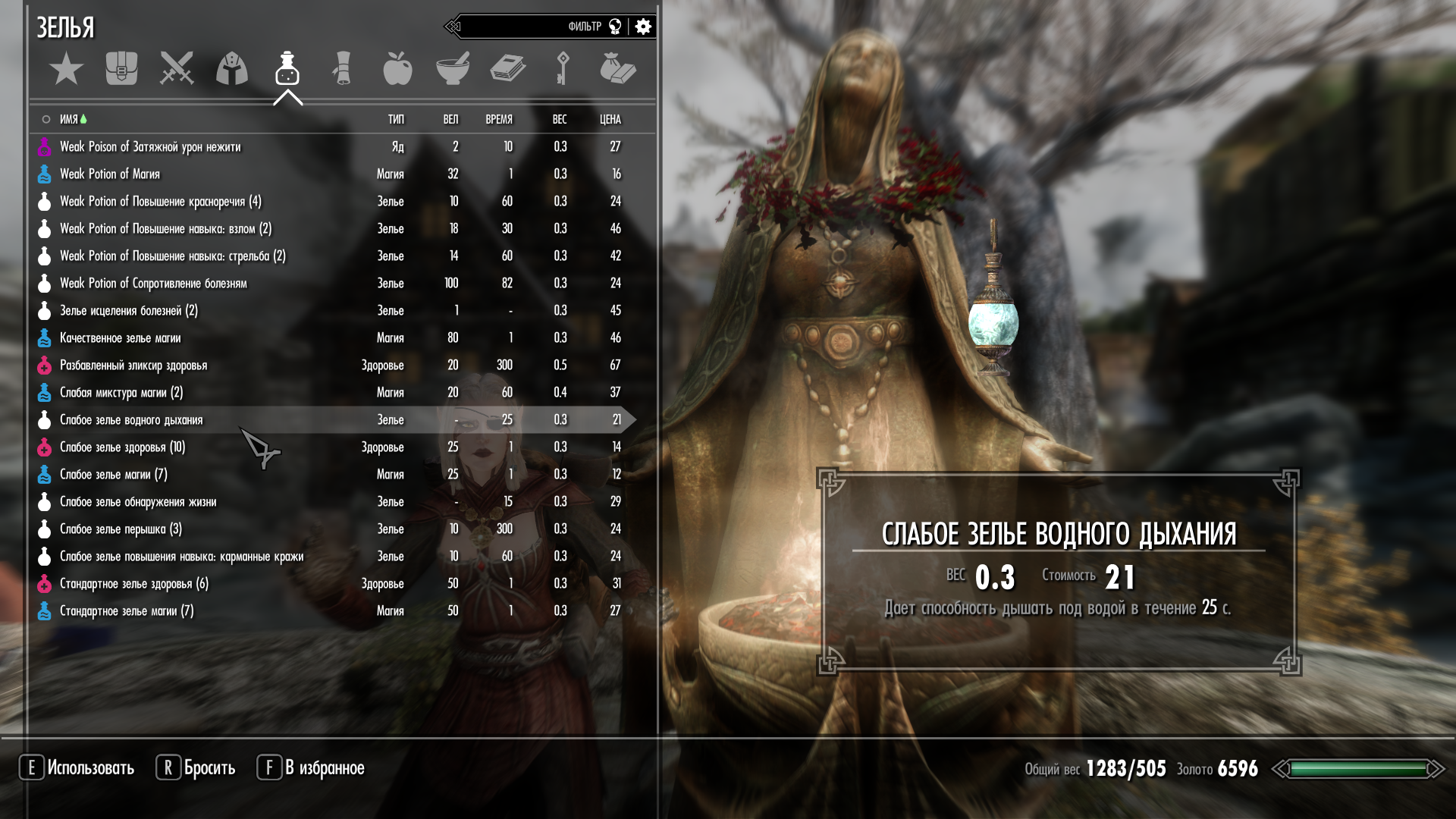
Task: Open the favorites star category
Action: (x=66, y=69)
